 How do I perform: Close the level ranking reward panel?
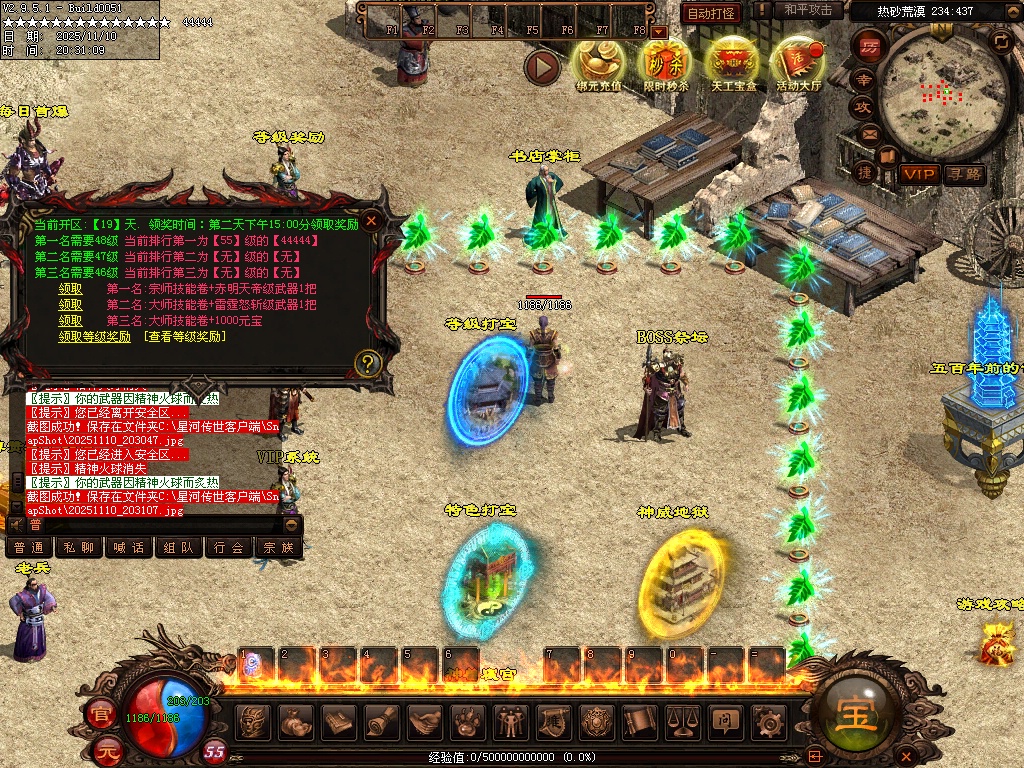[x=372, y=220]
